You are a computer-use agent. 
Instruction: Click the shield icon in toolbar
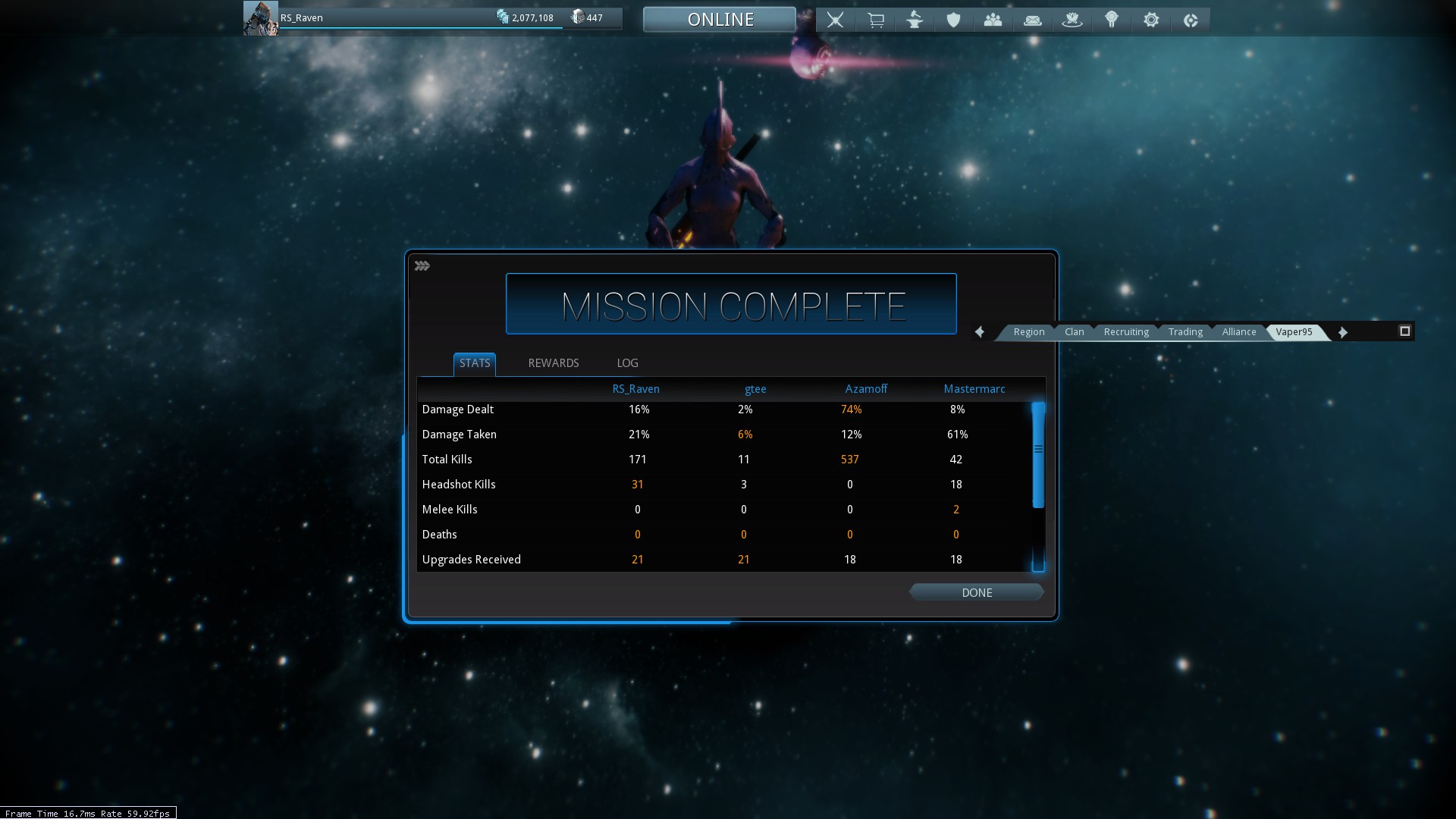(953, 20)
